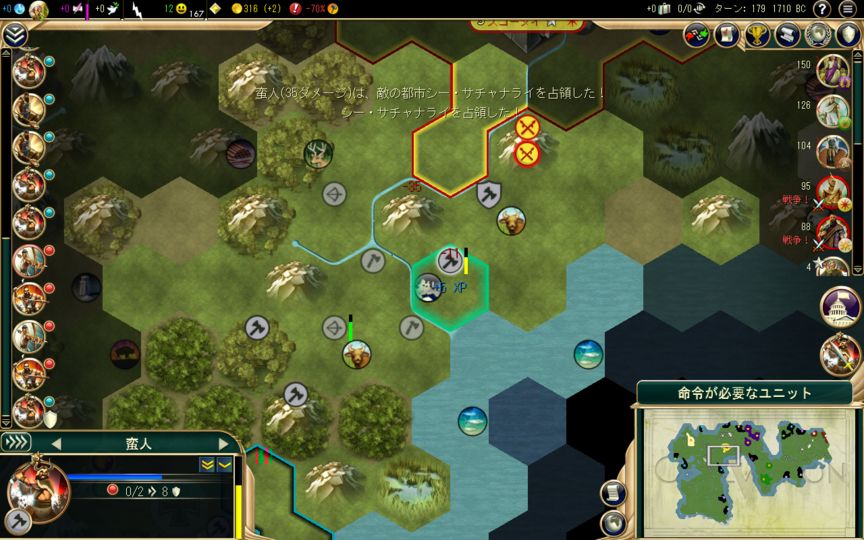This screenshot has width=864, height=540.
Task: Open the Civilopedia help button
Action: coord(821,10)
